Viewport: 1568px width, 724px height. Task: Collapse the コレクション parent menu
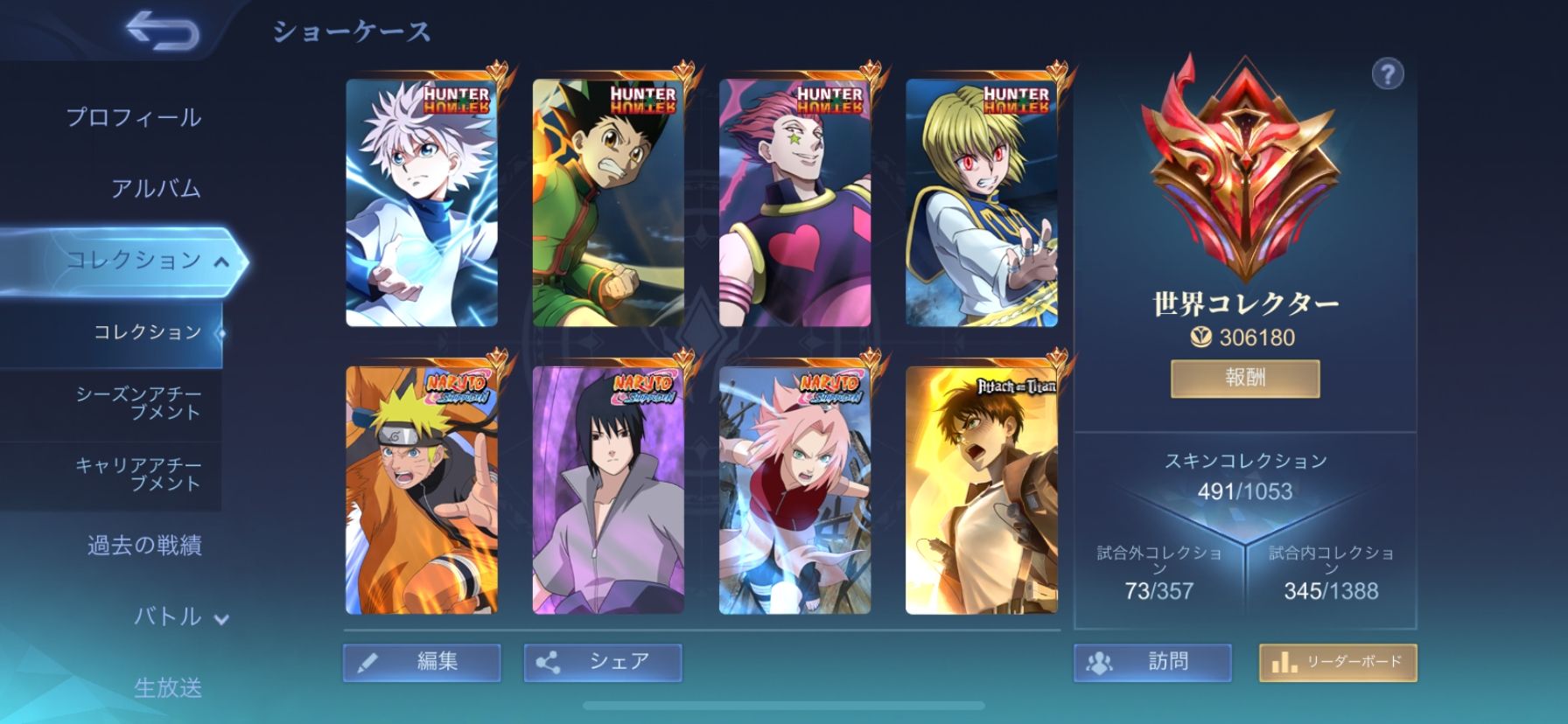[x=147, y=260]
